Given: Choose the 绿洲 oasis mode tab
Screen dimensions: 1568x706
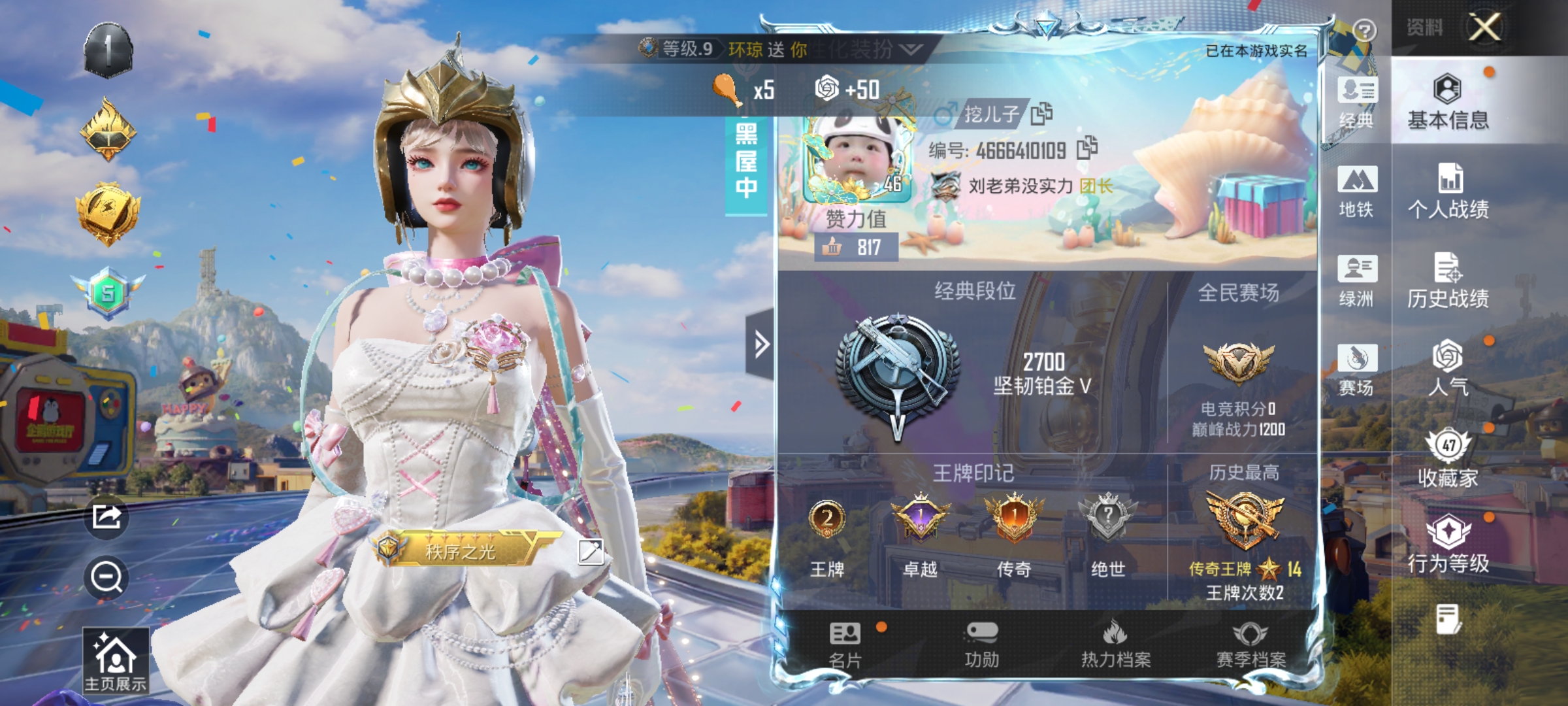Looking at the screenshot, I should (x=1356, y=280).
